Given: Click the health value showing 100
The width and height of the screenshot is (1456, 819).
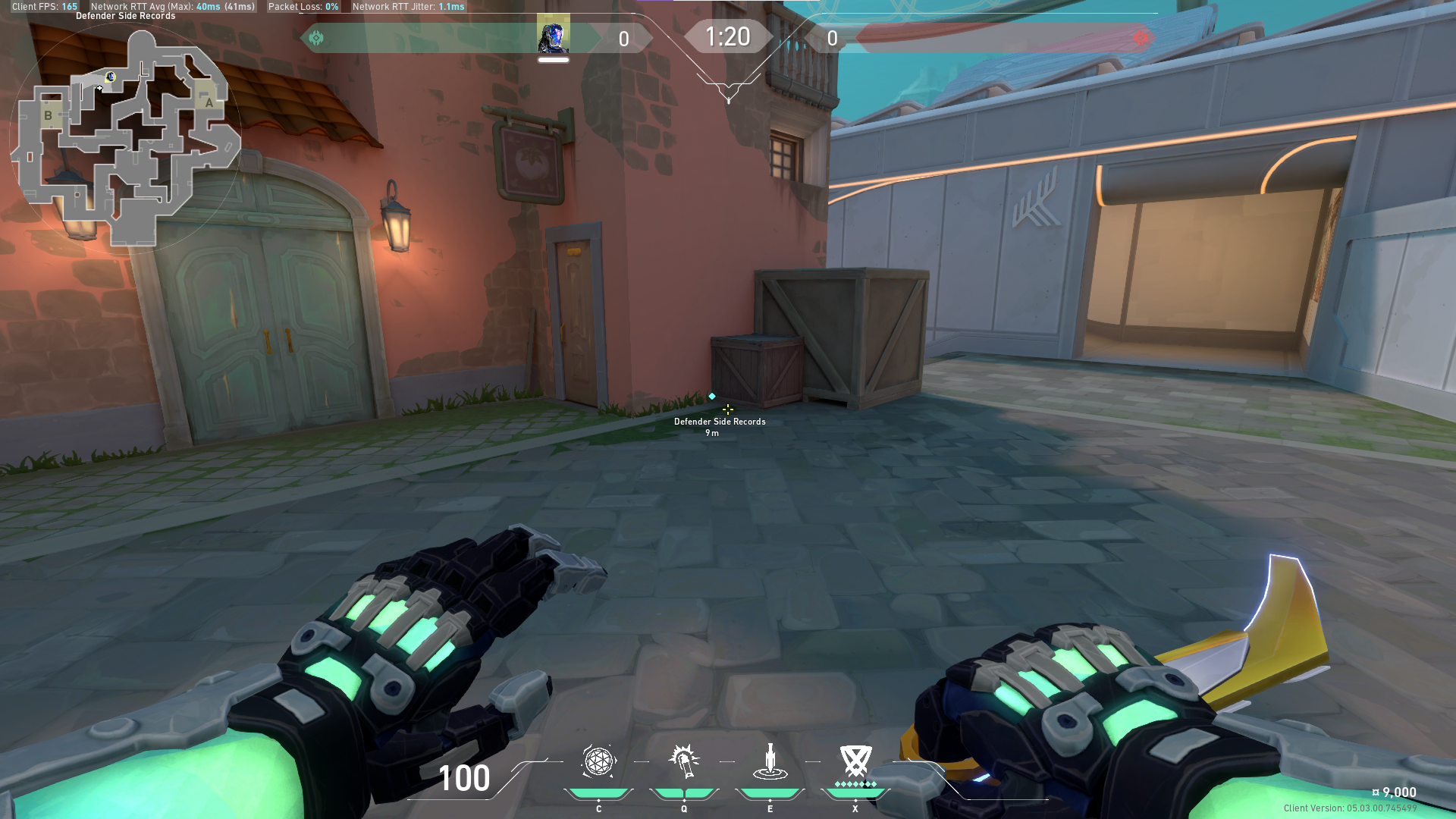Looking at the screenshot, I should [x=464, y=778].
